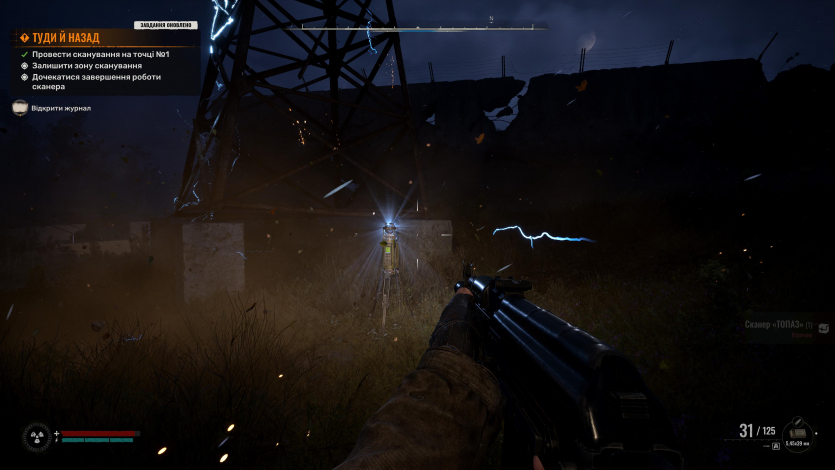Select the «Залишити зону сканування» objective
This screenshot has width=835, height=470.
click(86, 65)
